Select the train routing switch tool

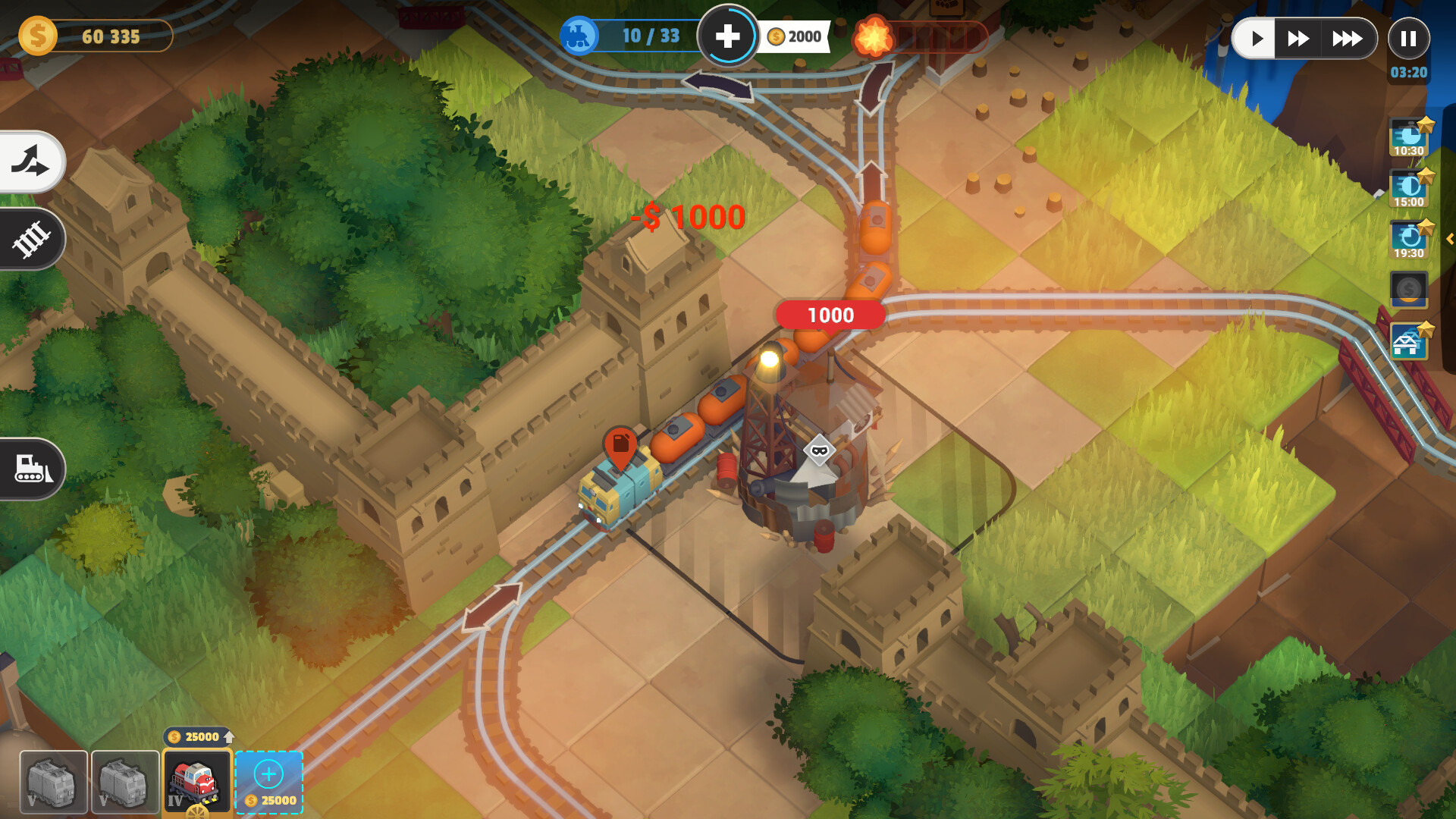(30, 161)
